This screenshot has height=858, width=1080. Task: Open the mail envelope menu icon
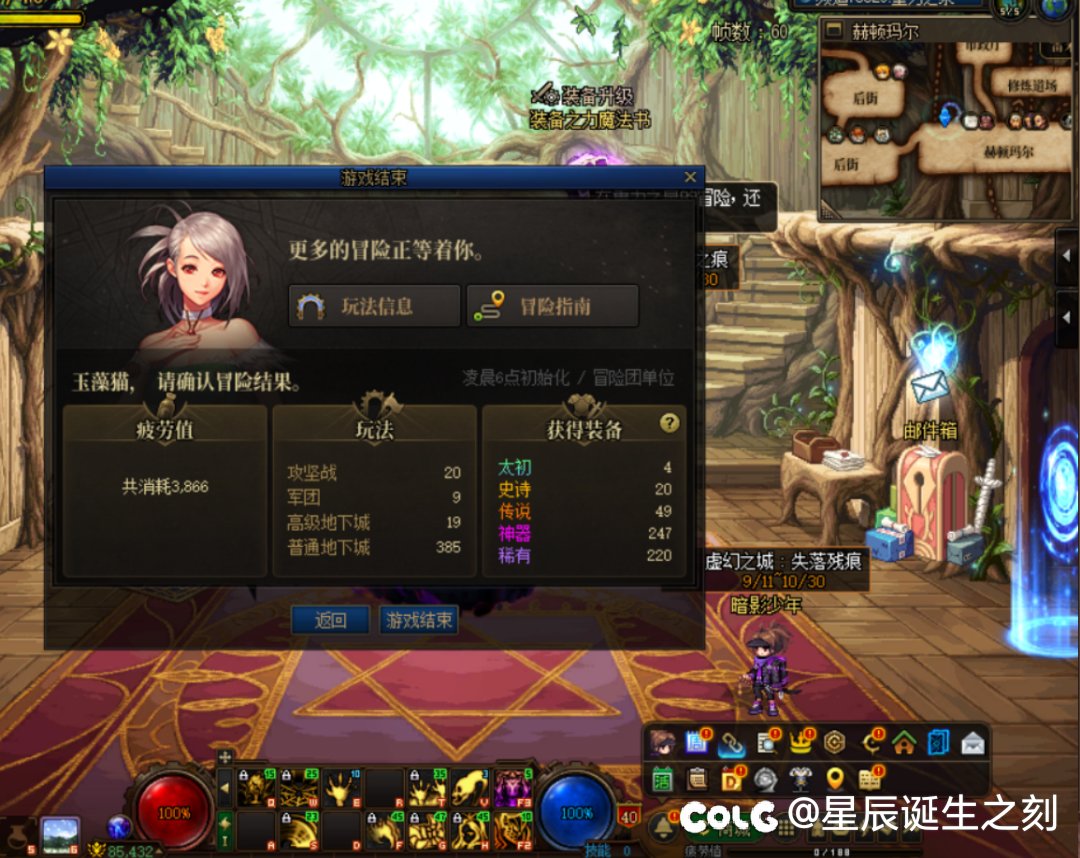(x=972, y=742)
